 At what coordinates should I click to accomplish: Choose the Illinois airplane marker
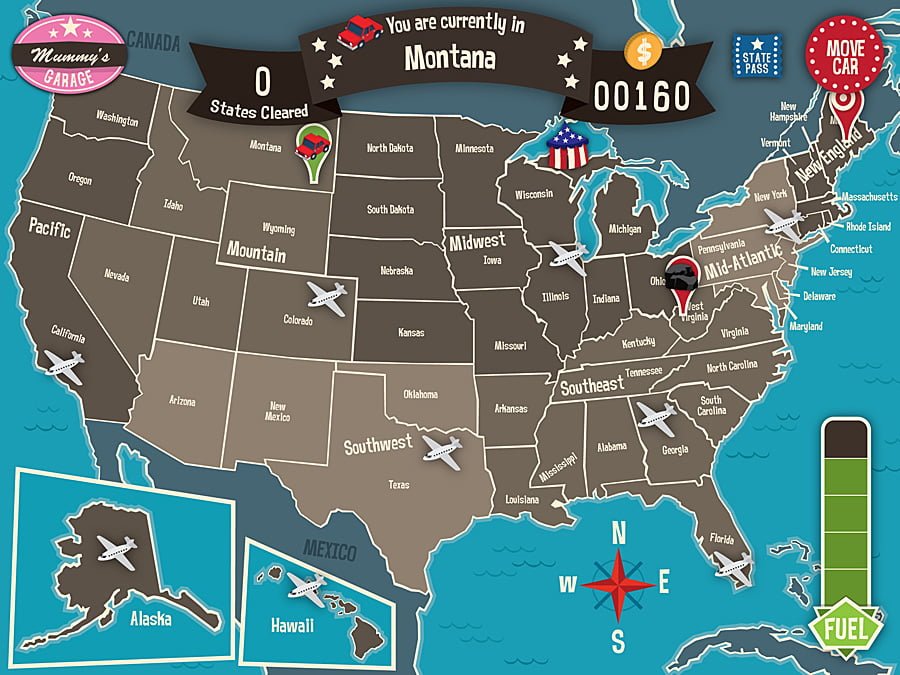click(568, 257)
